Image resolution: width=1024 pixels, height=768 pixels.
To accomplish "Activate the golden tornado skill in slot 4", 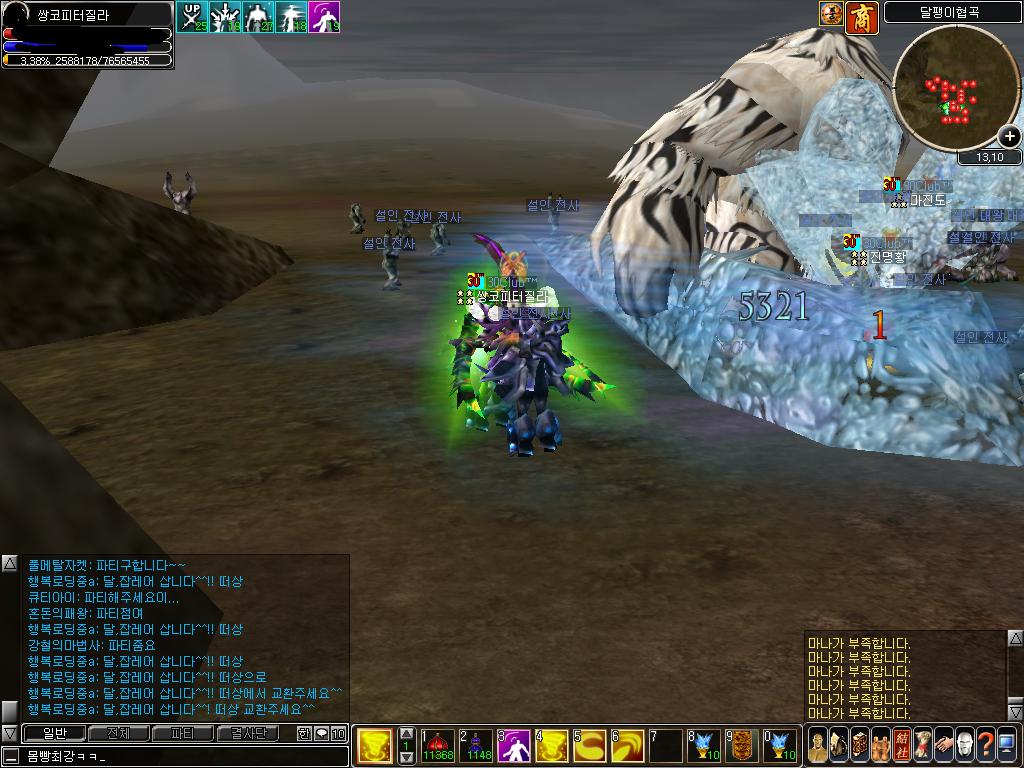I will (552, 744).
